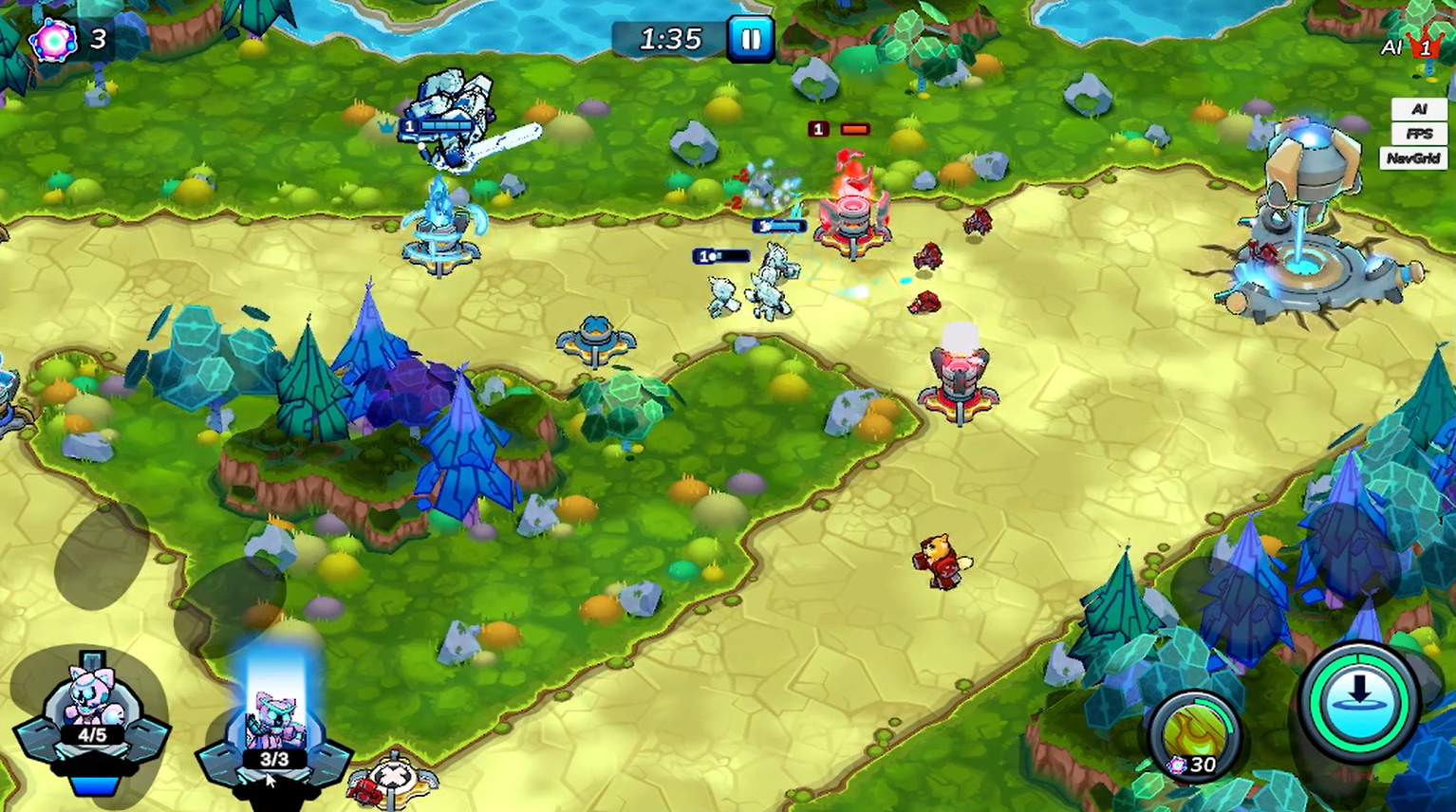
Task: Pause the match with the pause button
Action: [x=750, y=40]
